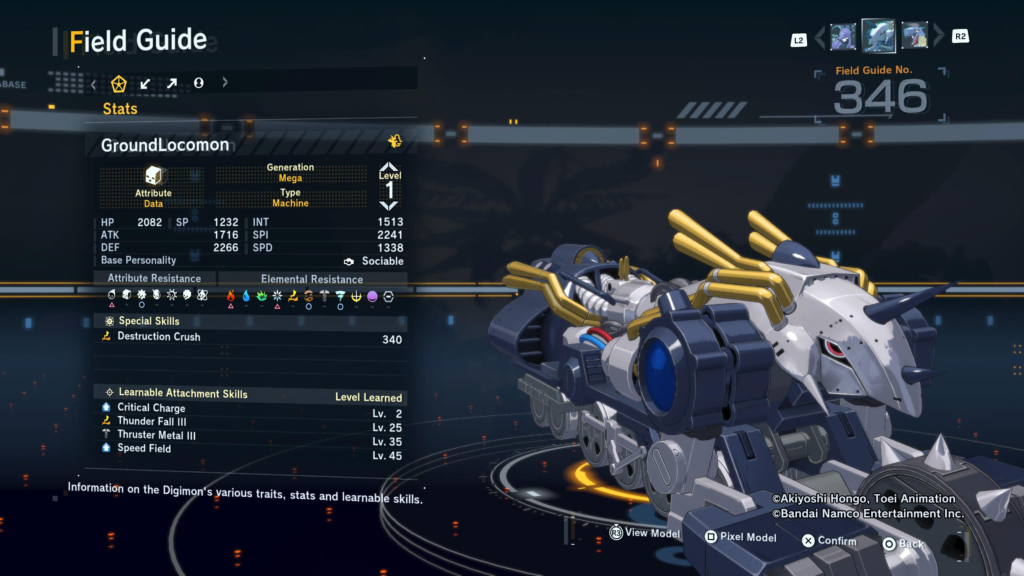Select the Speed Field attachment skill
1024x576 pixels.
(144, 449)
